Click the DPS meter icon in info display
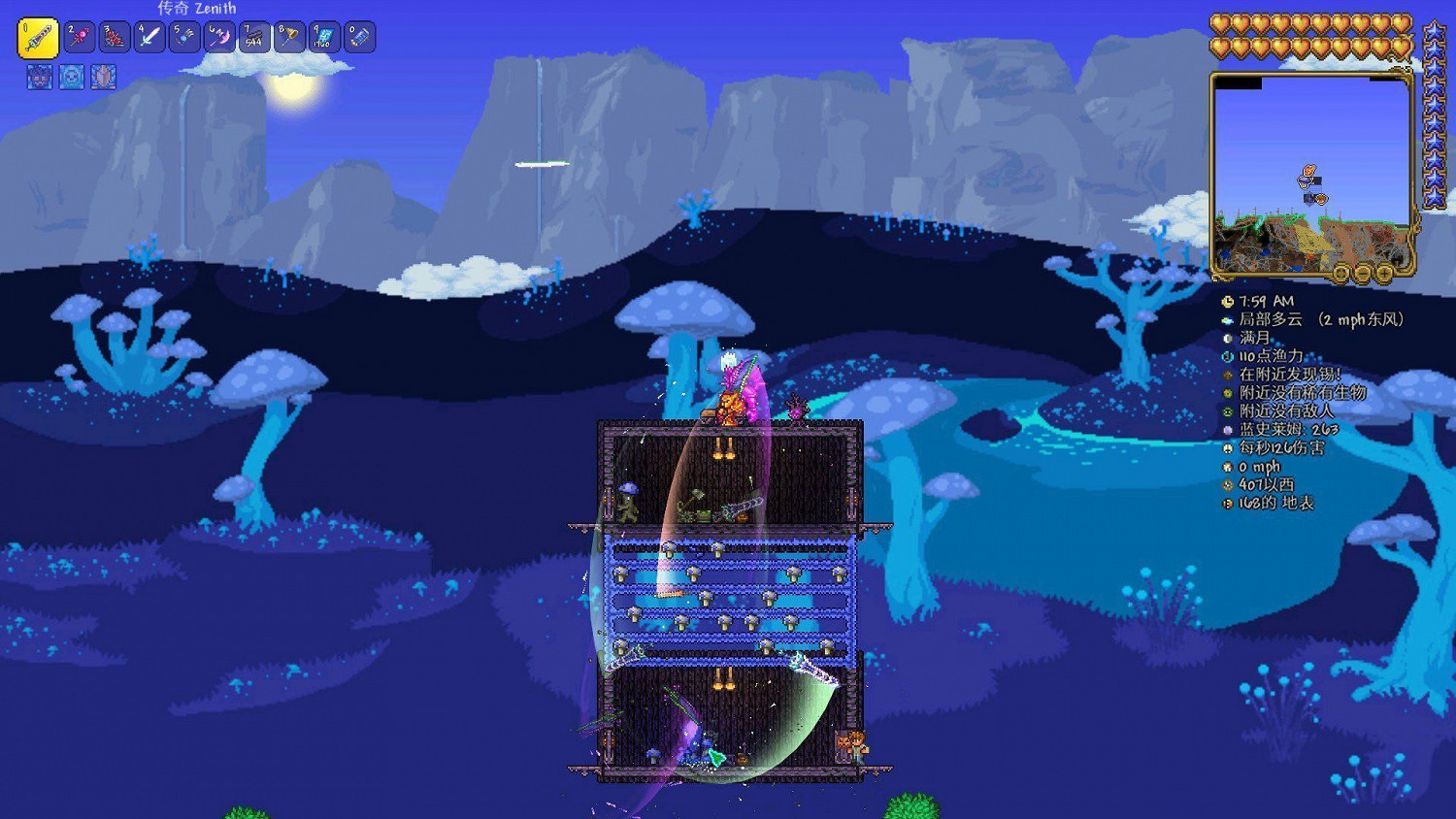Viewport: 1456px width, 819px height. pos(1227,449)
